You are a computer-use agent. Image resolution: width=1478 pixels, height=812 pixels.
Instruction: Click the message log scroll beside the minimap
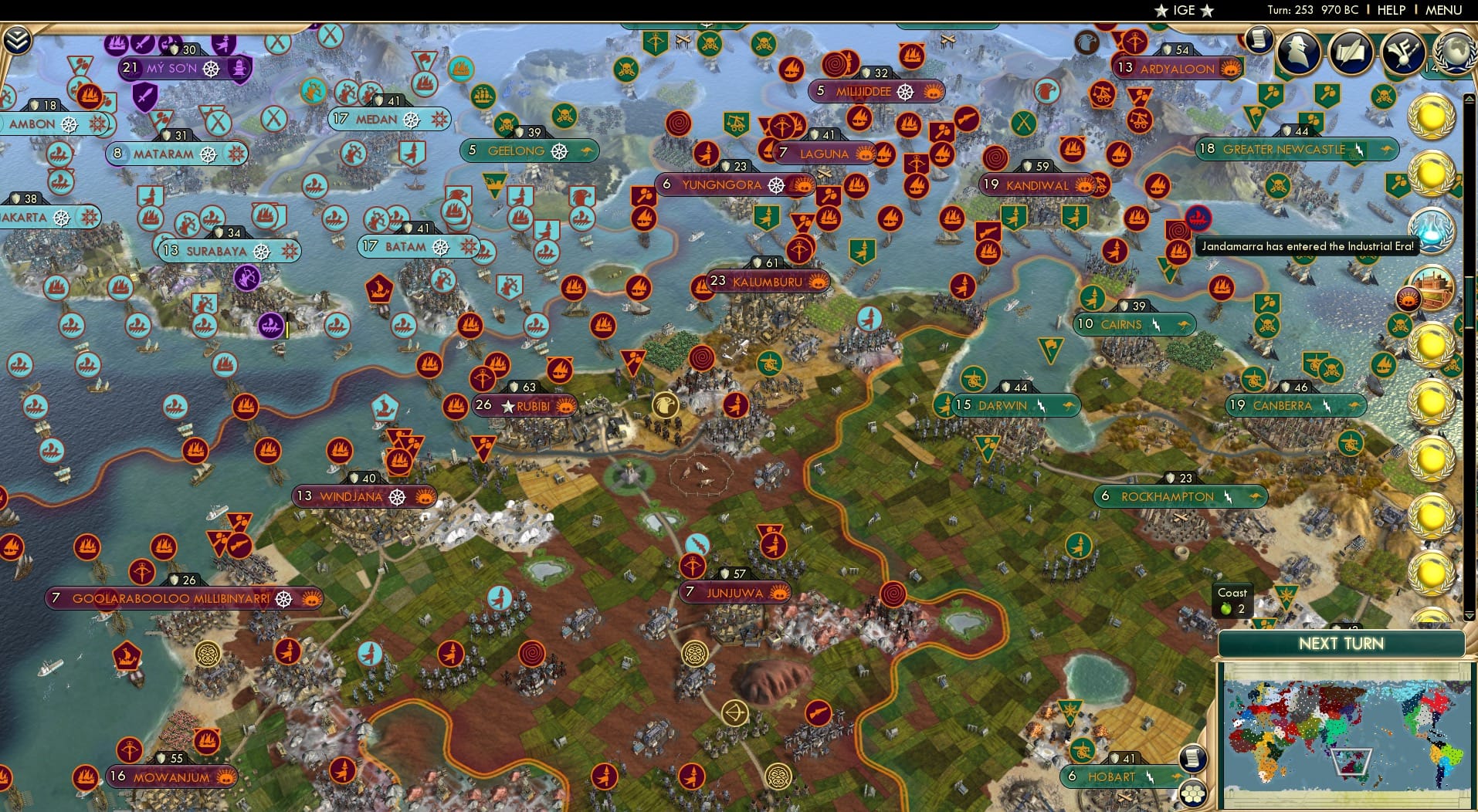[1193, 759]
